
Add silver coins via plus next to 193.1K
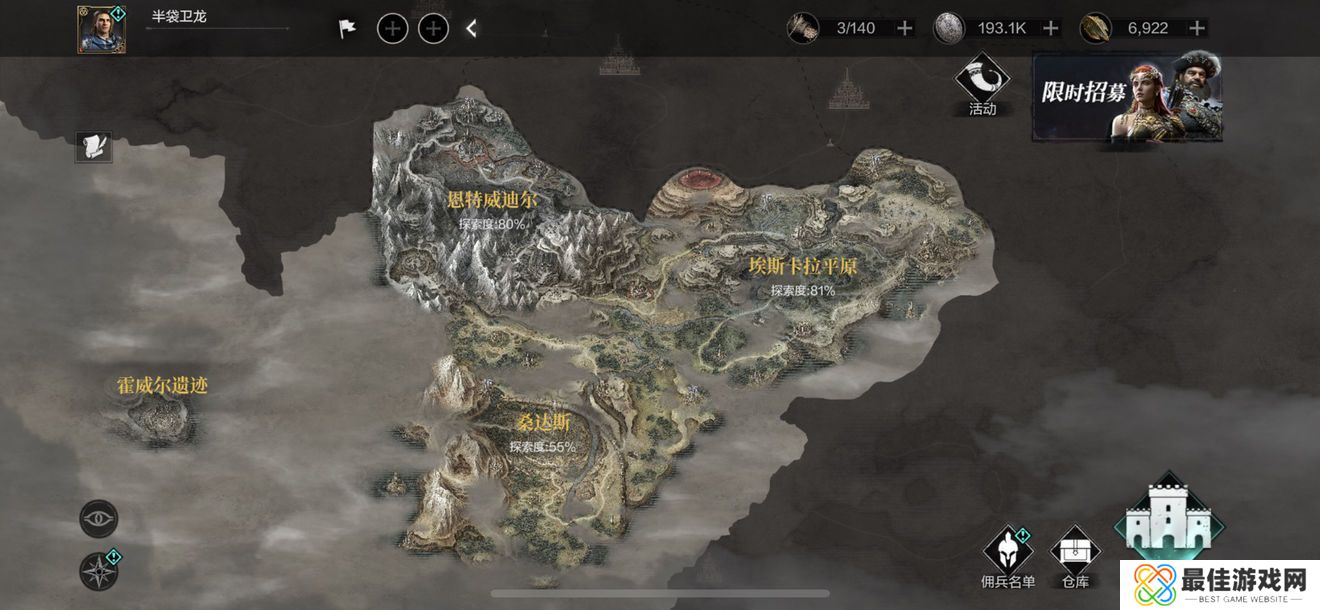(x=1050, y=28)
